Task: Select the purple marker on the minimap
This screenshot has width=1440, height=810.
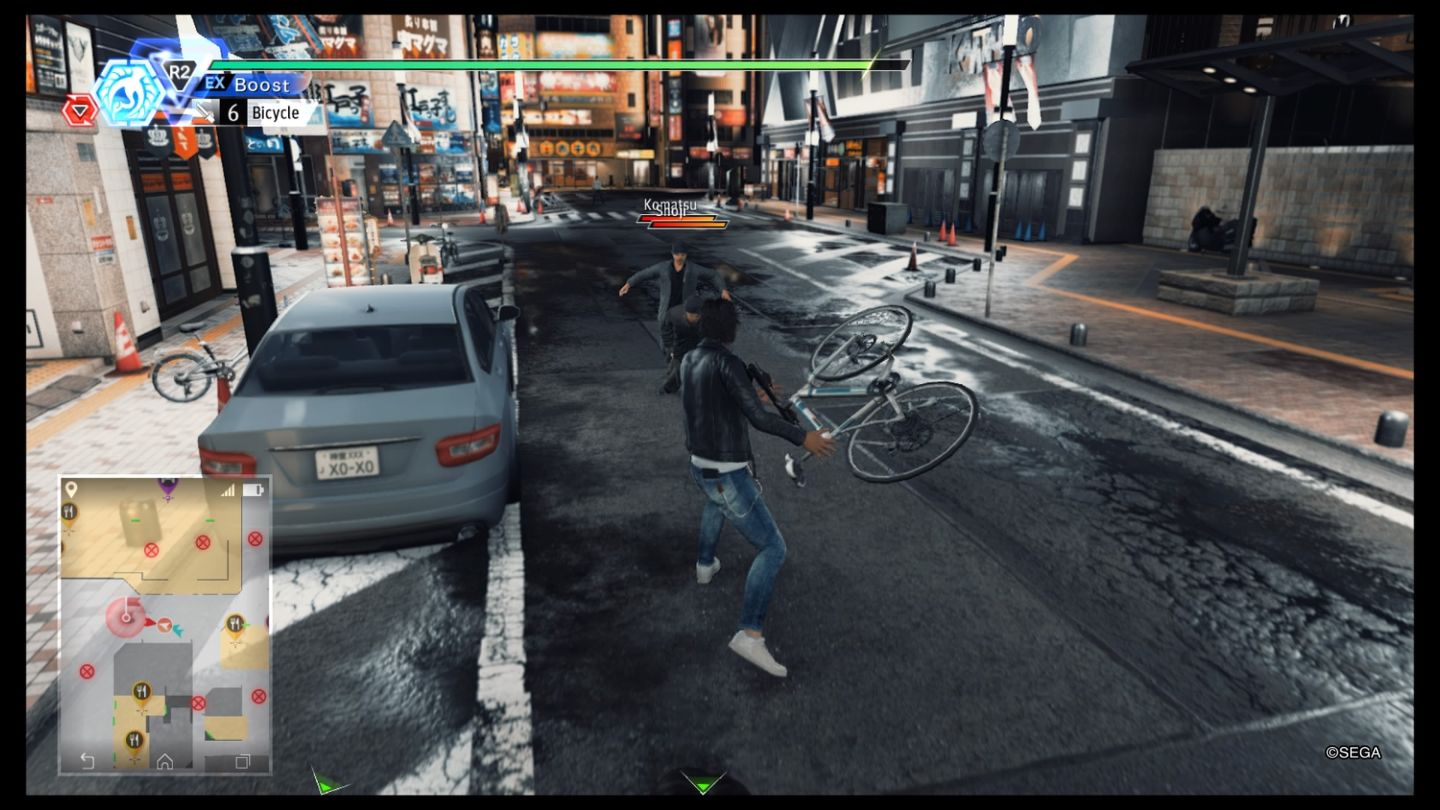Action: [167, 487]
